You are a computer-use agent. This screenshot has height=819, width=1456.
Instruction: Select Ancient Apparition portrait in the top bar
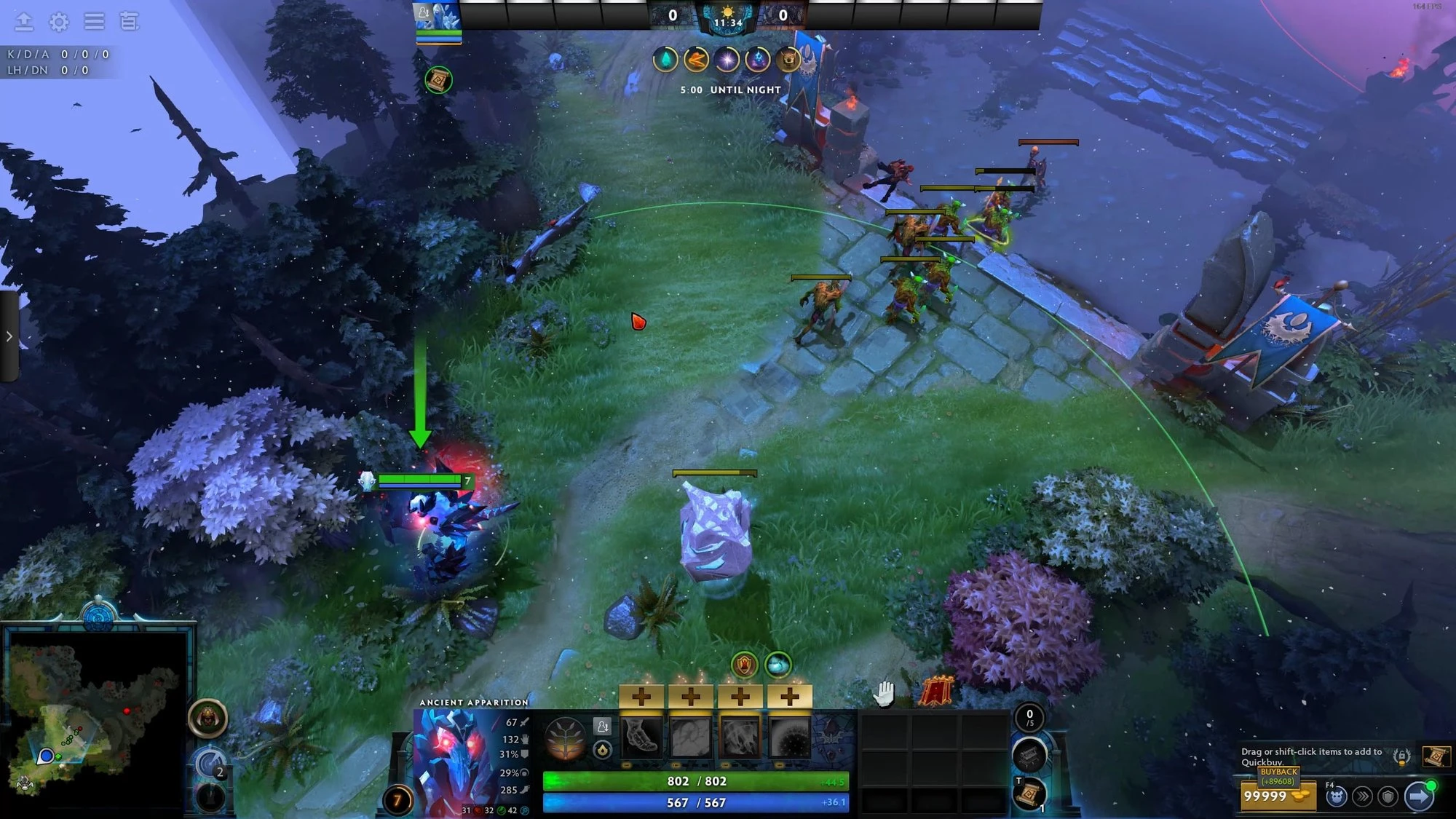pos(438,16)
